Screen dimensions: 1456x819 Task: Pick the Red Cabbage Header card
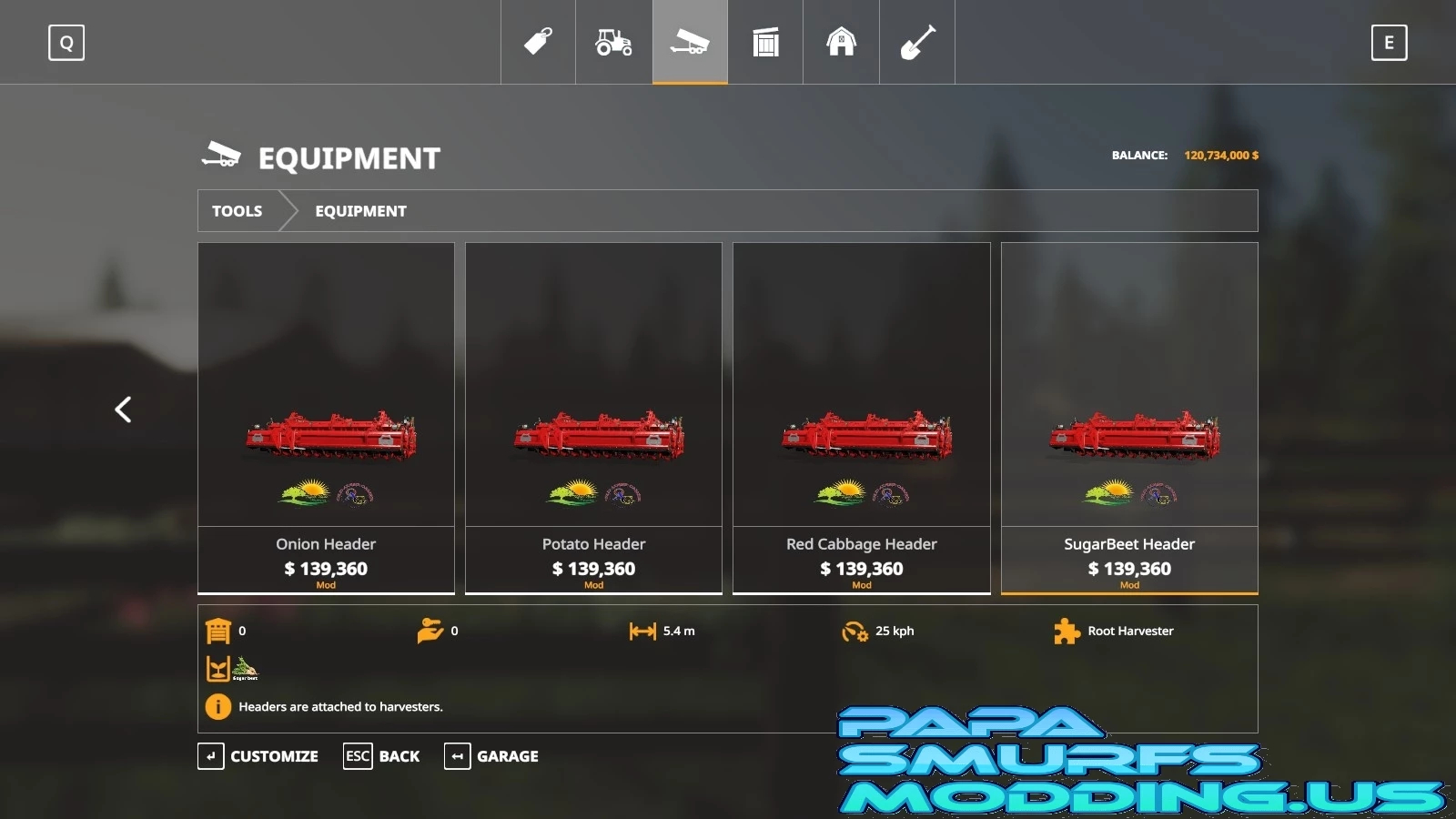pos(861,419)
